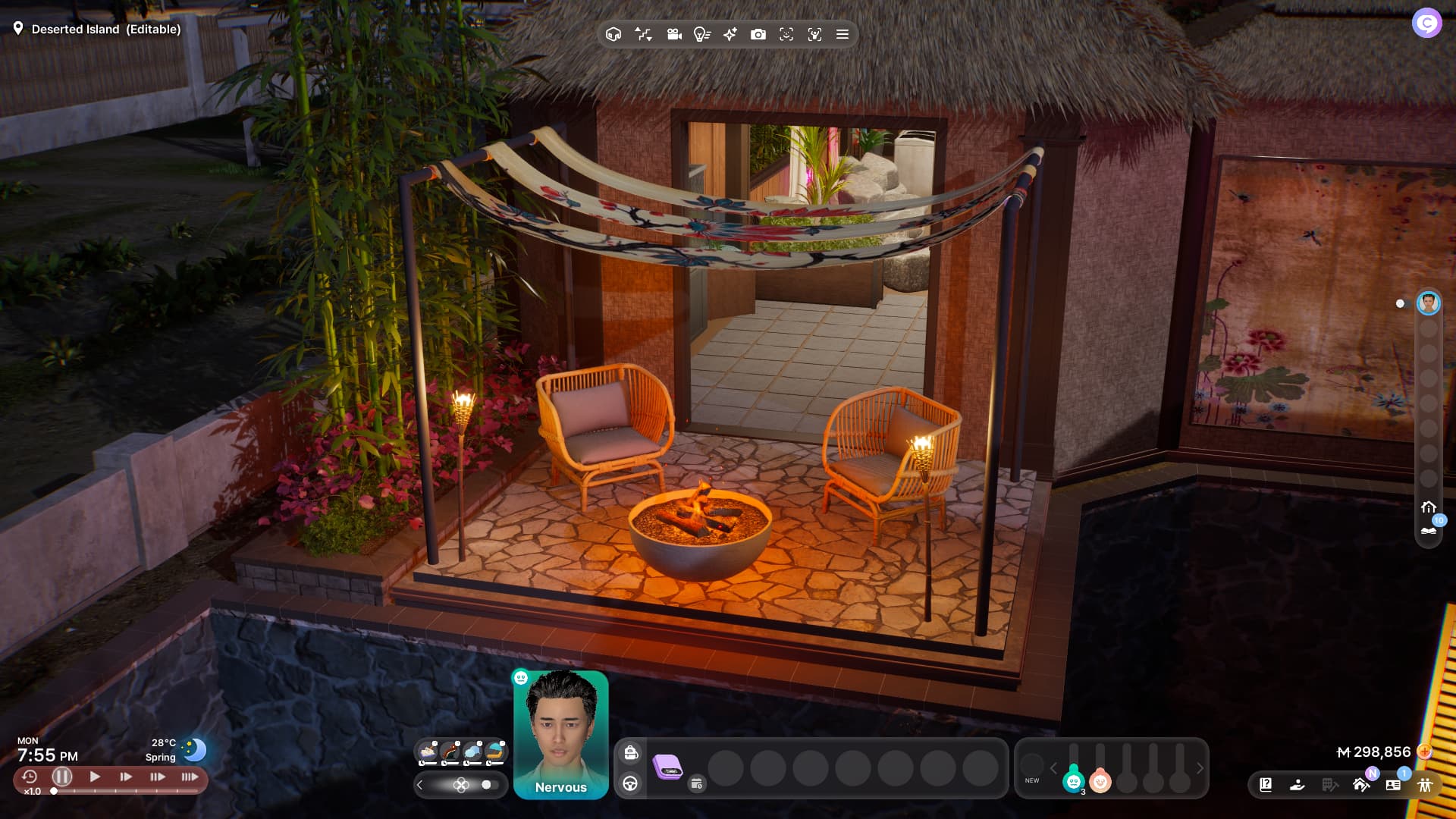The width and height of the screenshot is (1456, 819).
Task: Switch to the fastest time speed
Action: pyautogui.click(x=190, y=777)
